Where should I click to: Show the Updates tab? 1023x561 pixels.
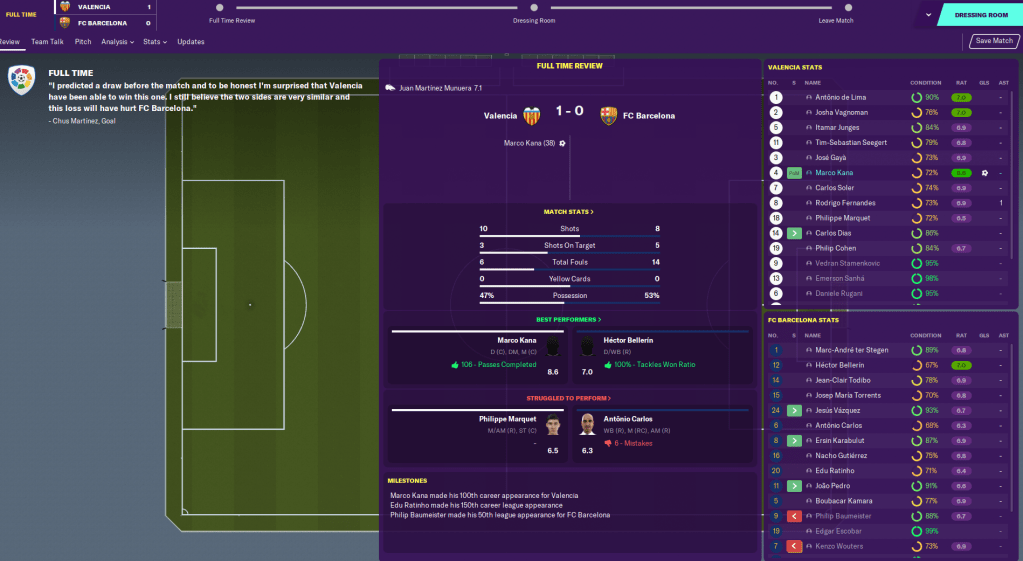[x=191, y=42]
